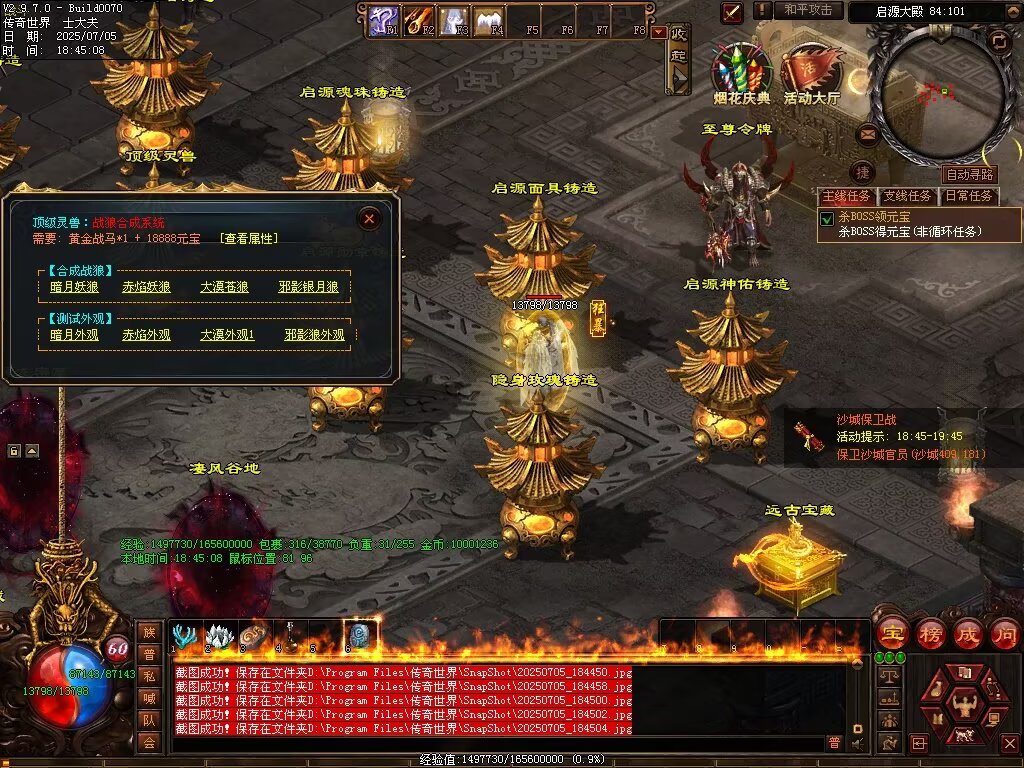Open the 查看属性 attribute link
This screenshot has width=1024, height=768.
[249, 238]
